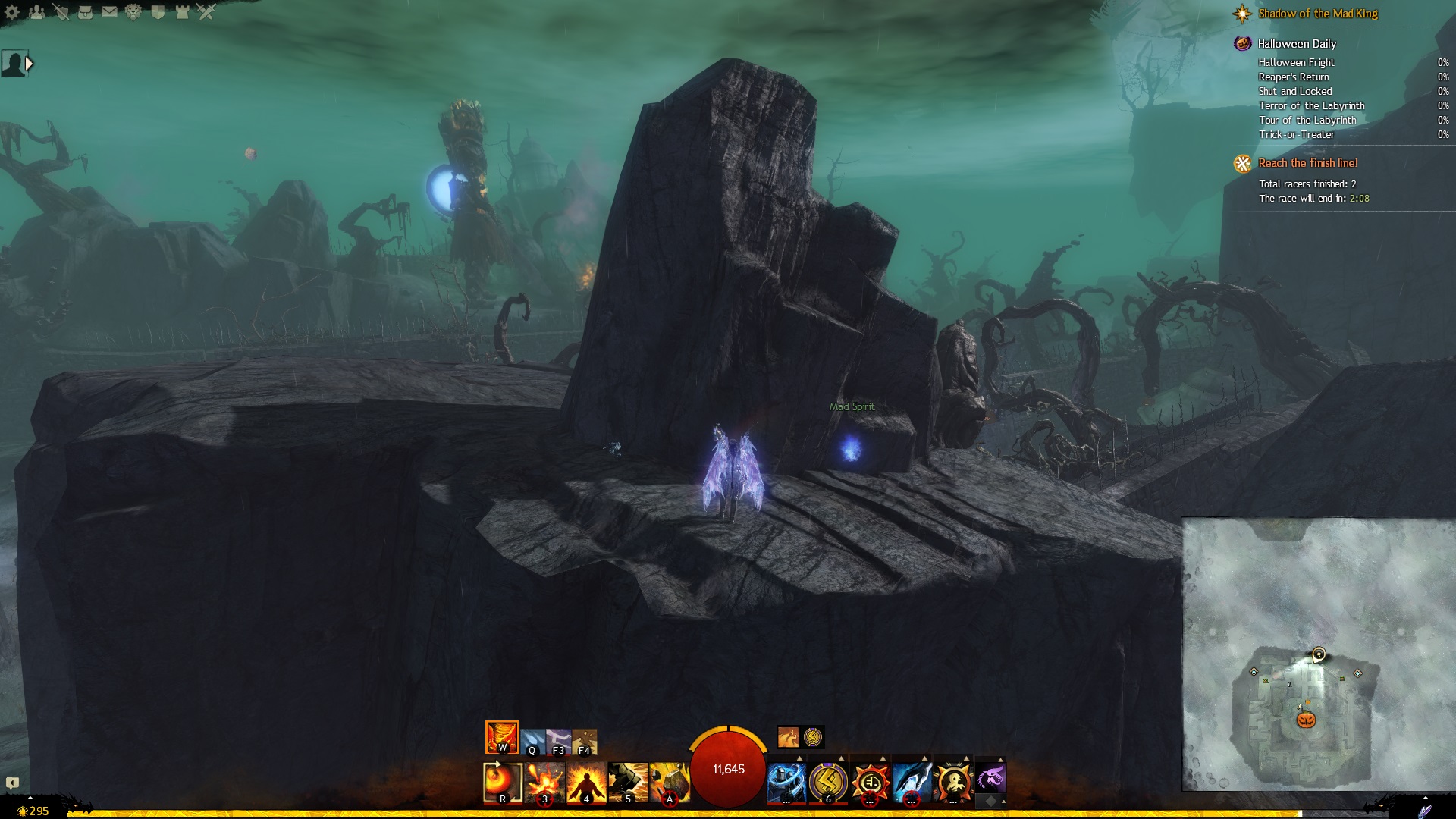The image size is (1456, 819).
Task: Open the contacts and LFG panel
Action: [x=37, y=12]
